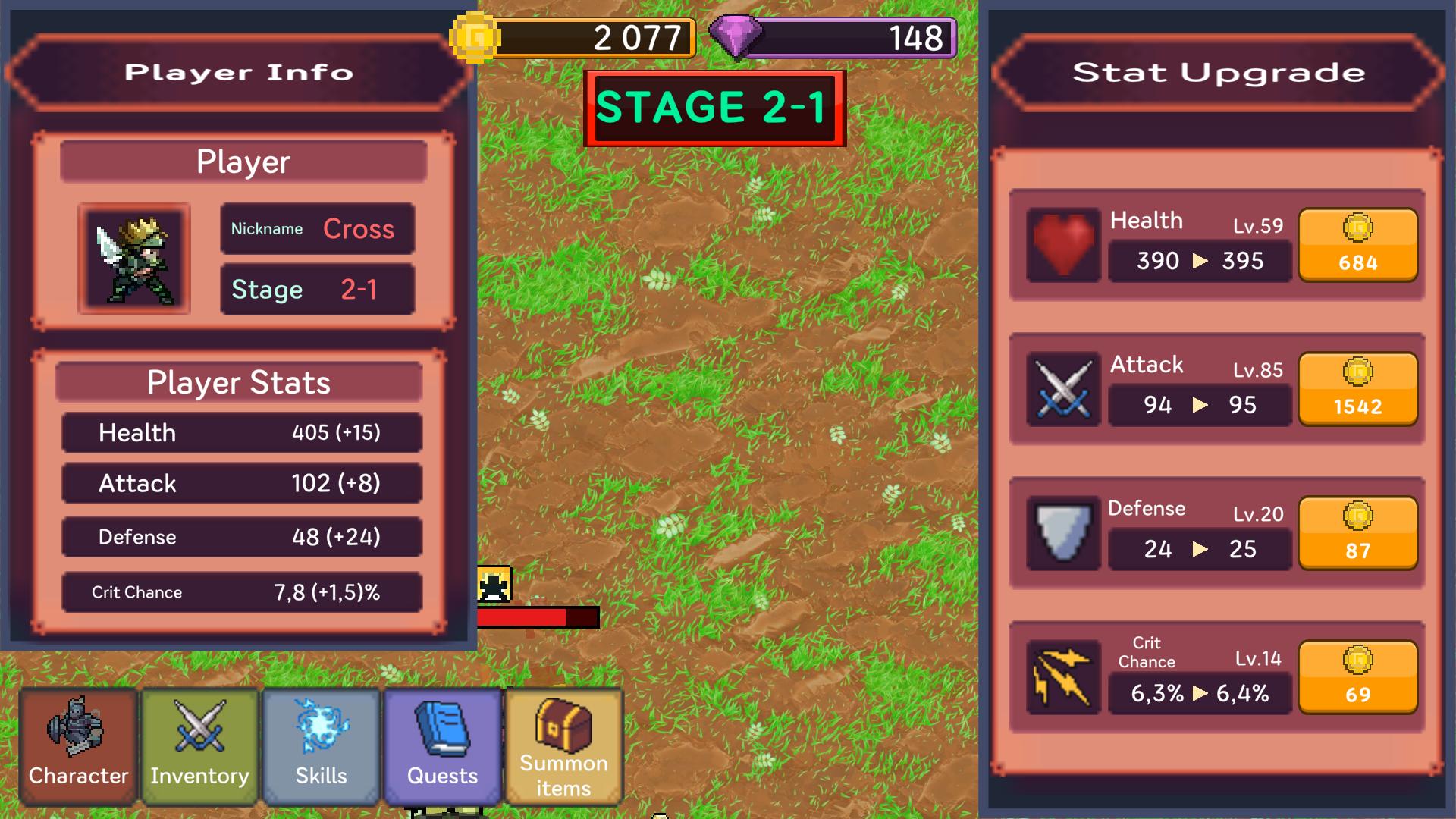The width and height of the screenshot is (1456, 819).
Task: Click the lightning Crit Chance icon
Action: pos(1062,675)
